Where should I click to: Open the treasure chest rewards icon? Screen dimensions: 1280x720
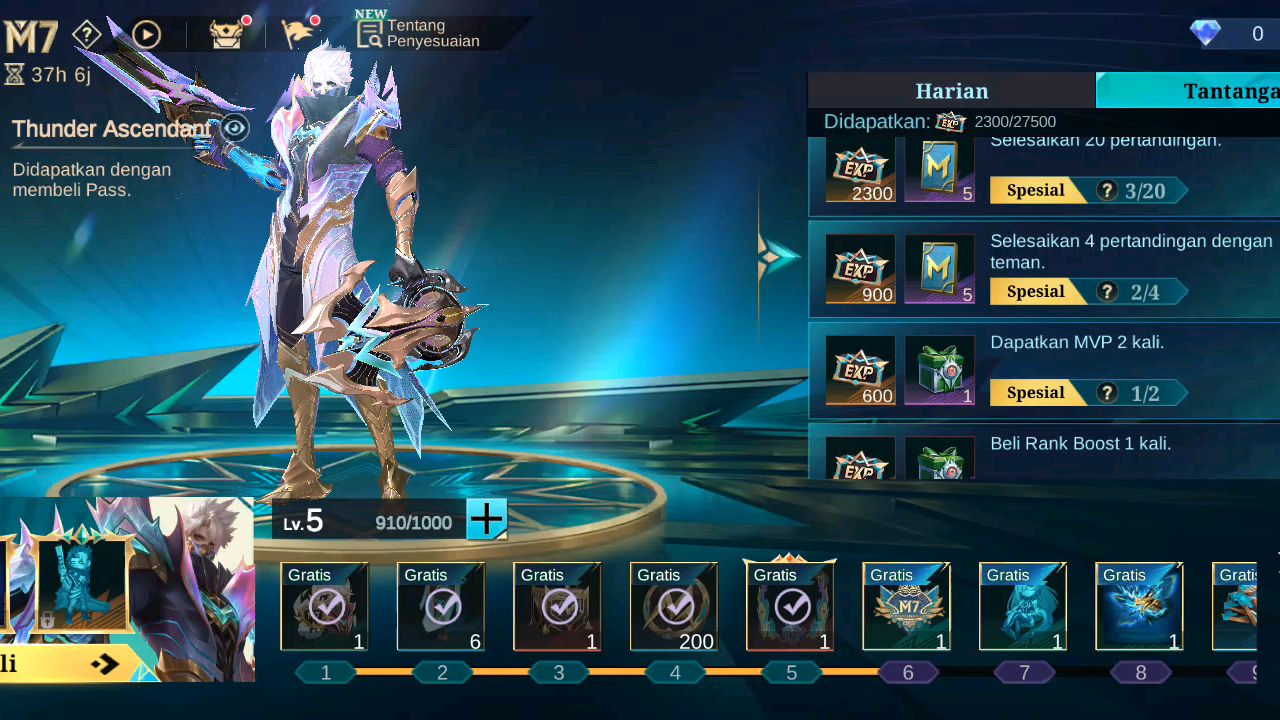coord(227,34)
